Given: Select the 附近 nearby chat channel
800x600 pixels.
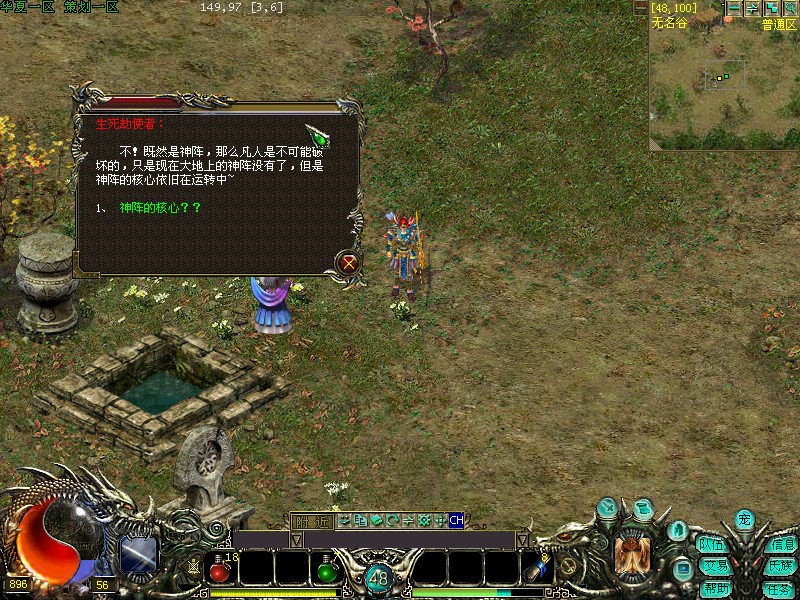Looking at the screenshot, I should coord(310,520).
